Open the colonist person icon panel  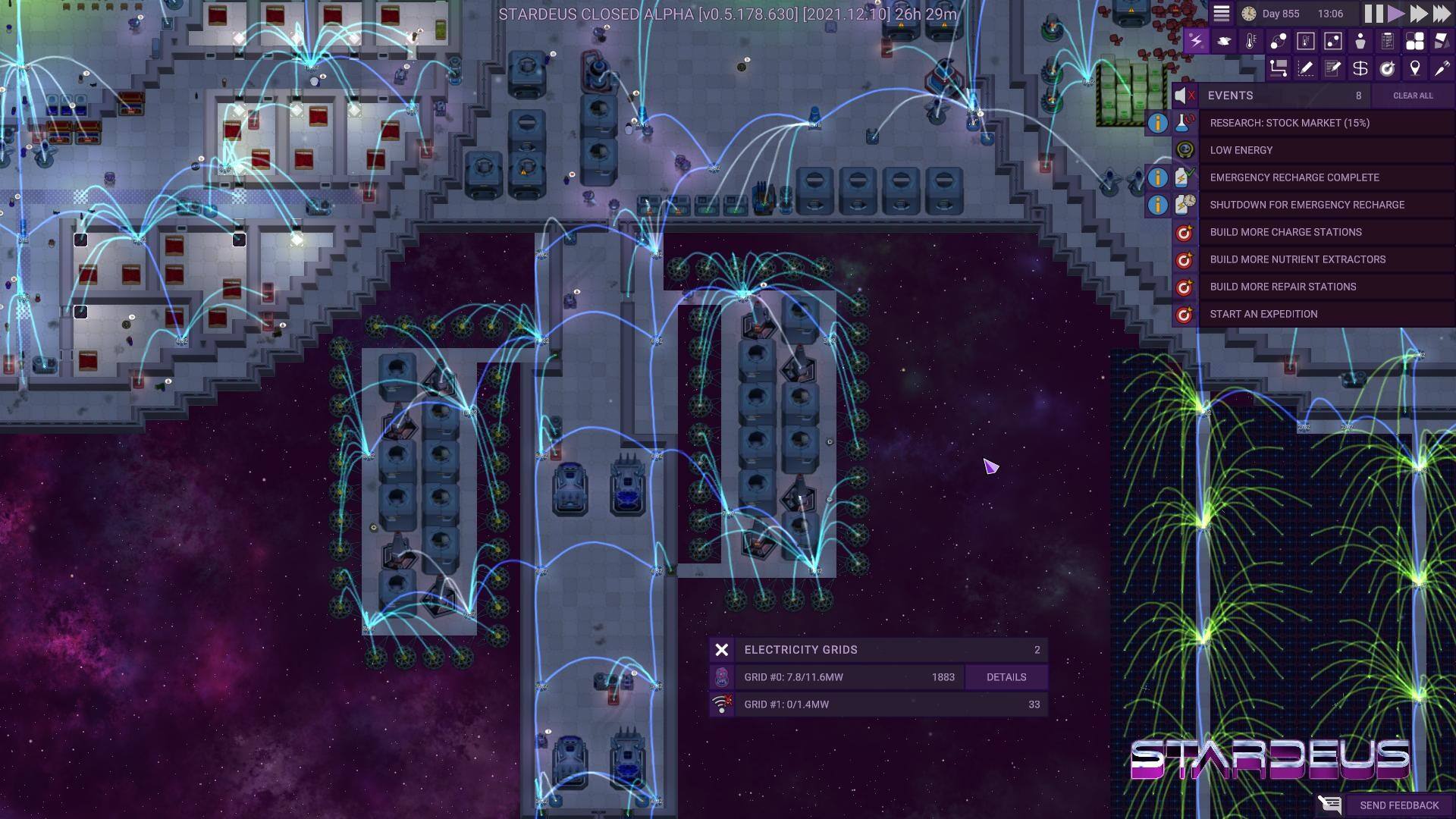(1360, 41)
